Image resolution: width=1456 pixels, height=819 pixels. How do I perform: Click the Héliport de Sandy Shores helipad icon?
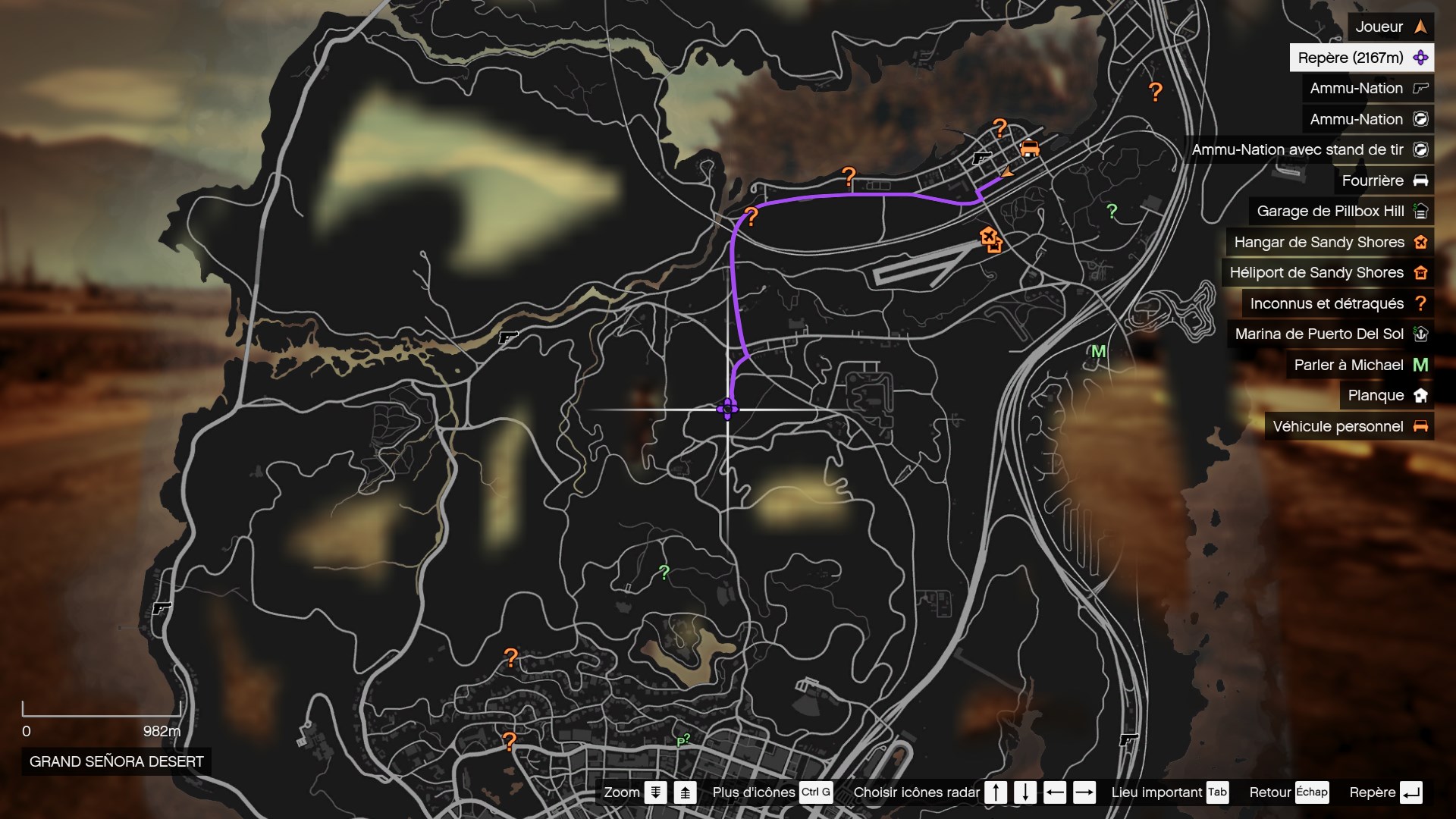(1421, 272)
